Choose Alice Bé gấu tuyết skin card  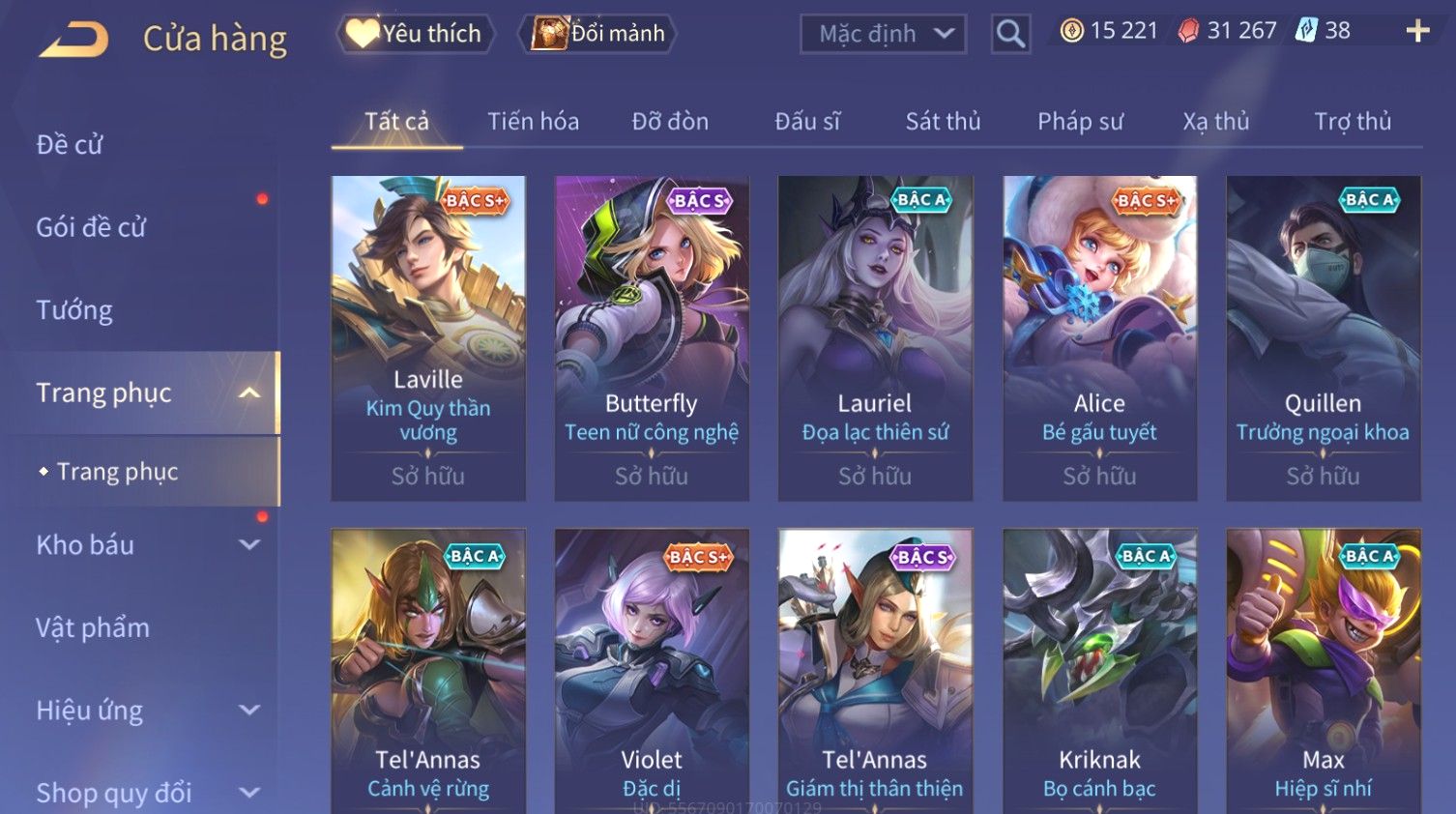pos(1099,337)
